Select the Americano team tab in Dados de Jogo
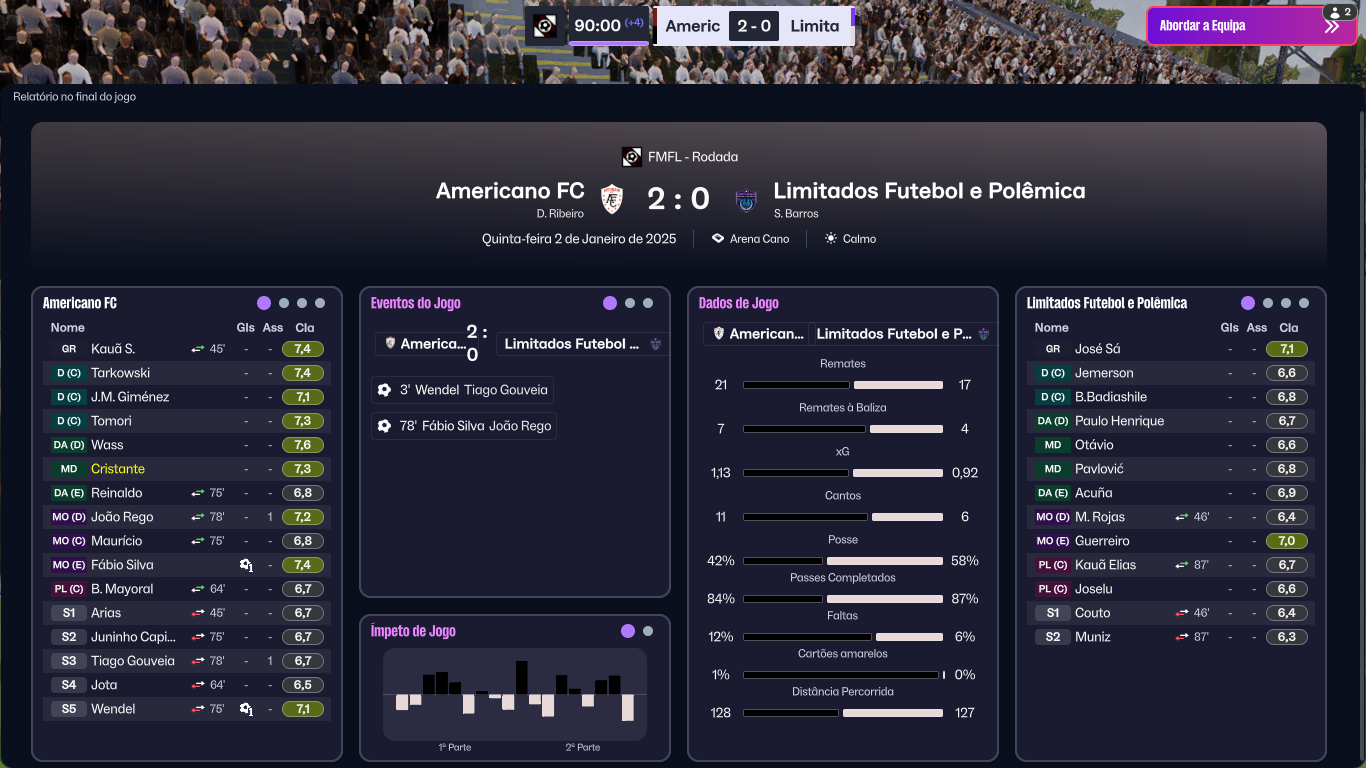 pos(756,334)
